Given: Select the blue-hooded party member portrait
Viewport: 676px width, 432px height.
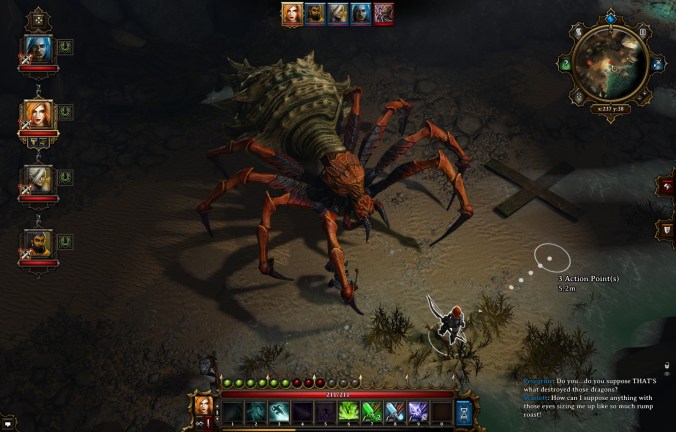Looking at the screenshot, I should point(38,49).
